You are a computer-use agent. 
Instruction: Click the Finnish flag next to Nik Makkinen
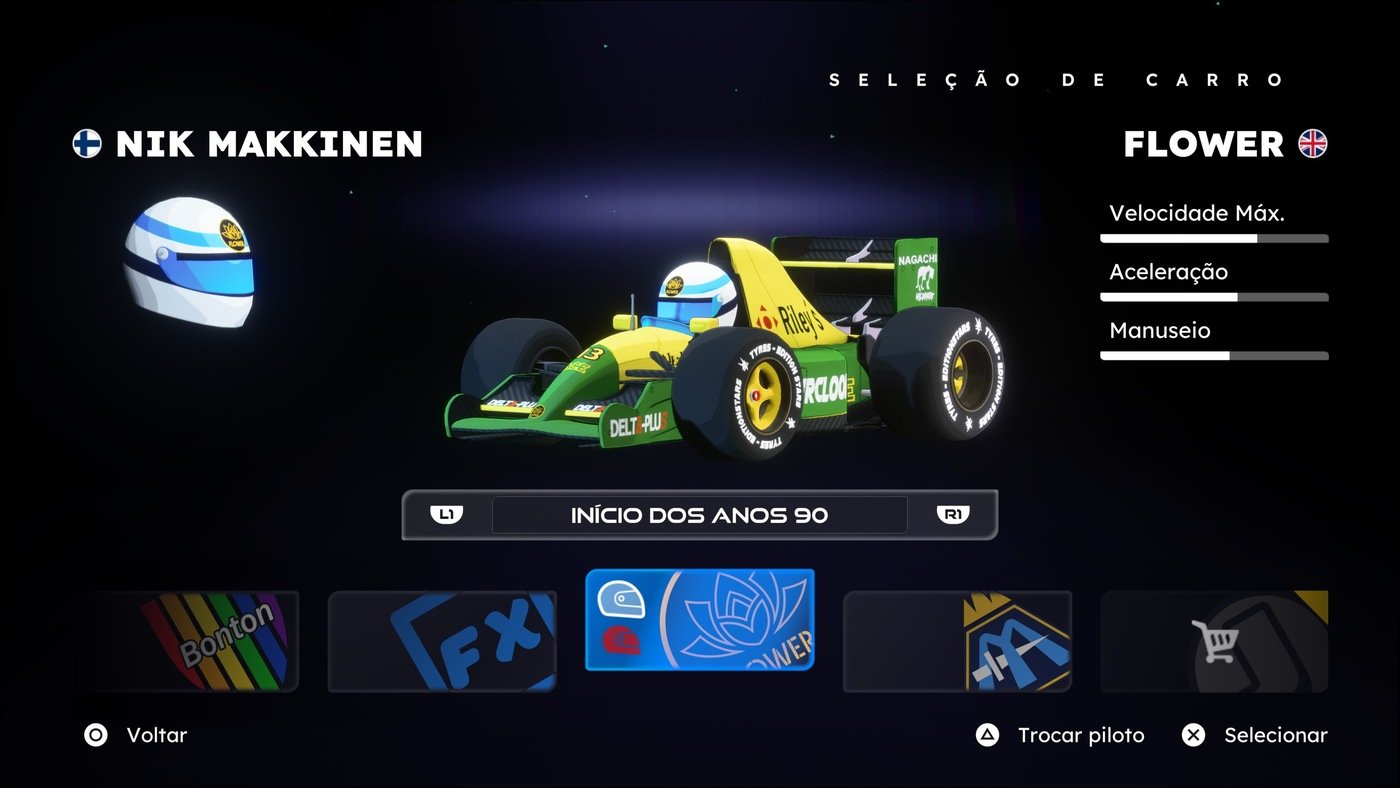(86, 144)
